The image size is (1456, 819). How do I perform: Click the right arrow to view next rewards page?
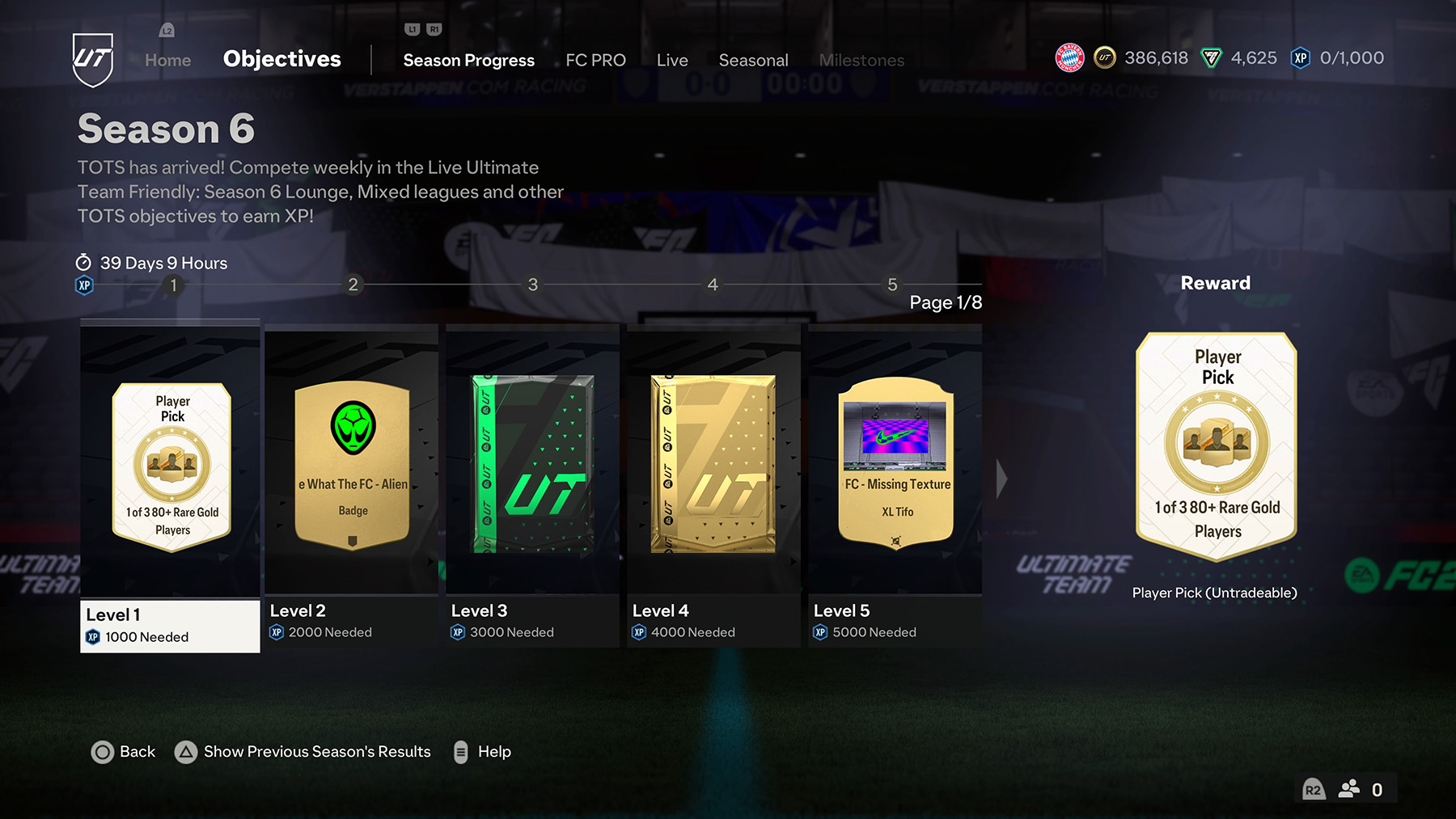tap(1001, 477)
